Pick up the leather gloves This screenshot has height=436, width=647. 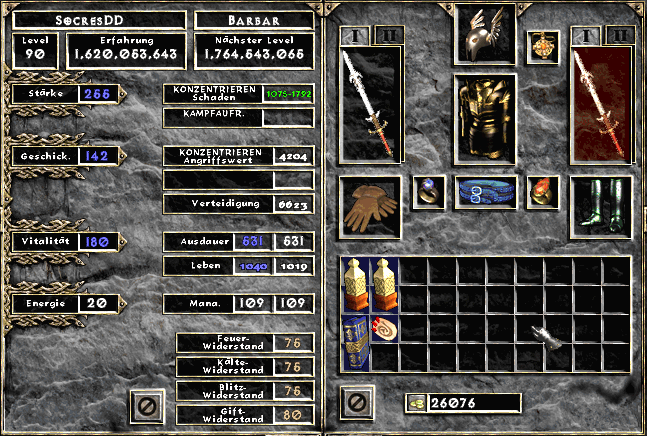click(x=369, y=208)
